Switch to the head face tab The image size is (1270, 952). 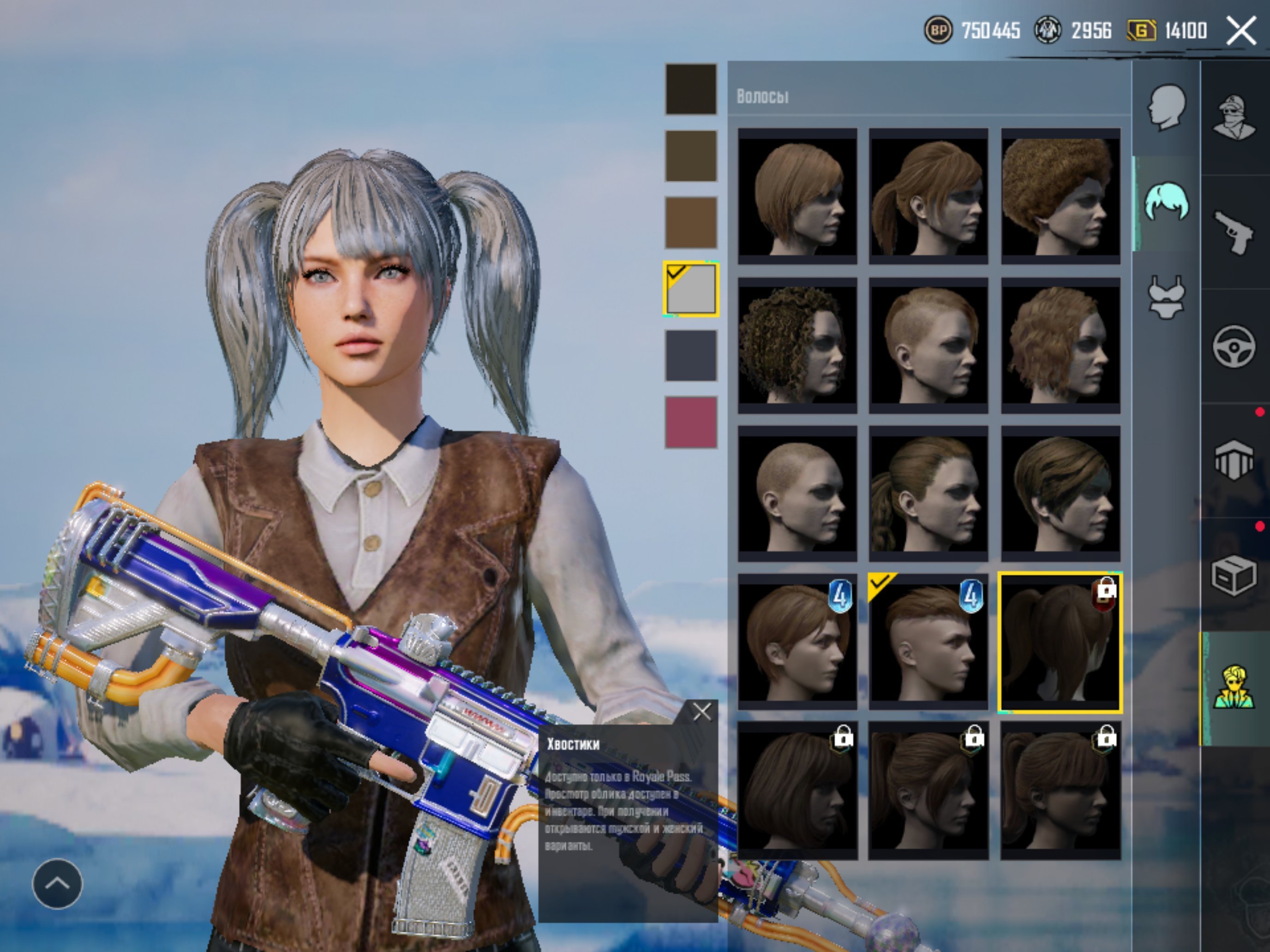click(1166, 107)
